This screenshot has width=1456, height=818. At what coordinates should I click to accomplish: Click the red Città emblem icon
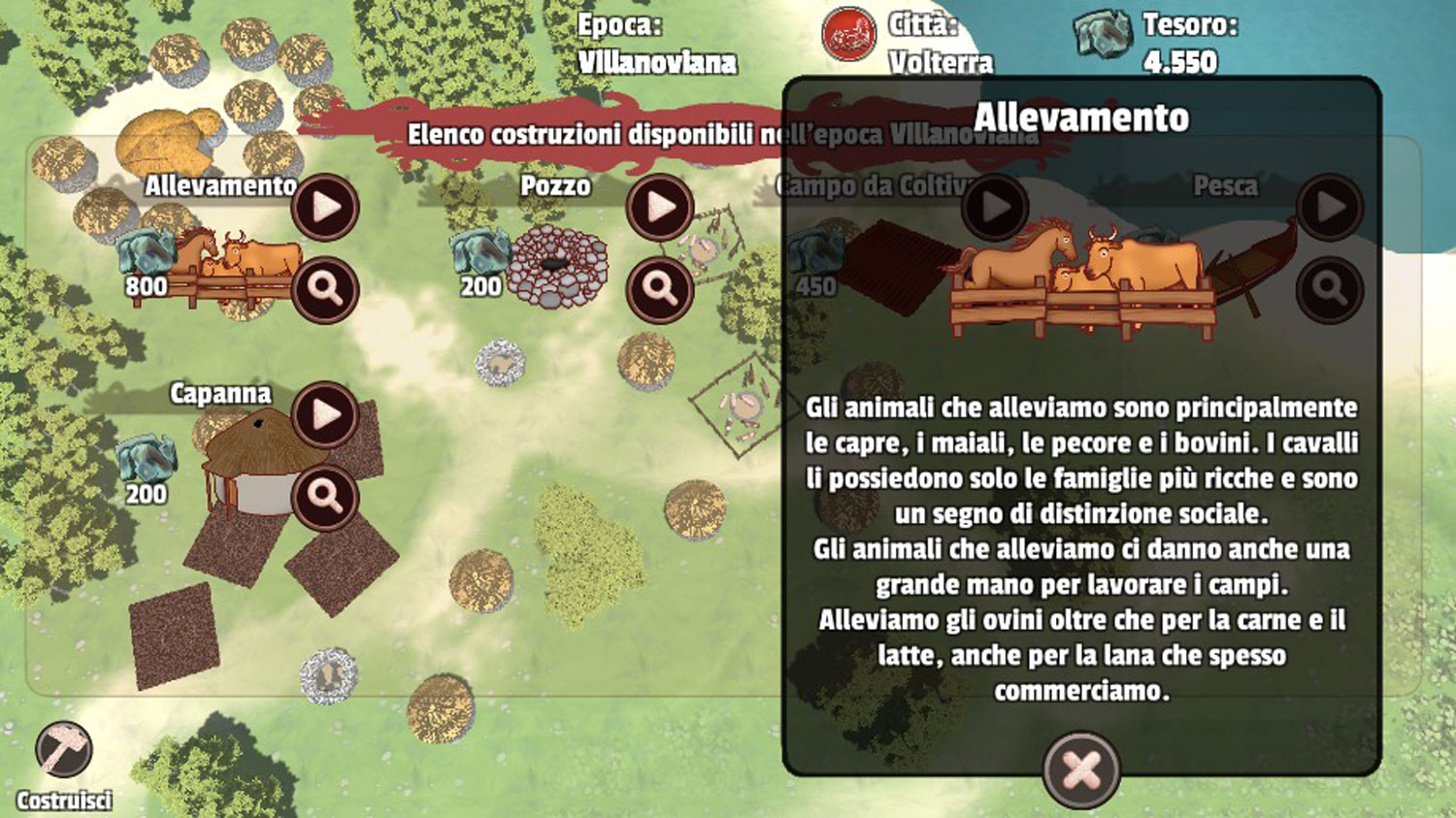(849, 34)
